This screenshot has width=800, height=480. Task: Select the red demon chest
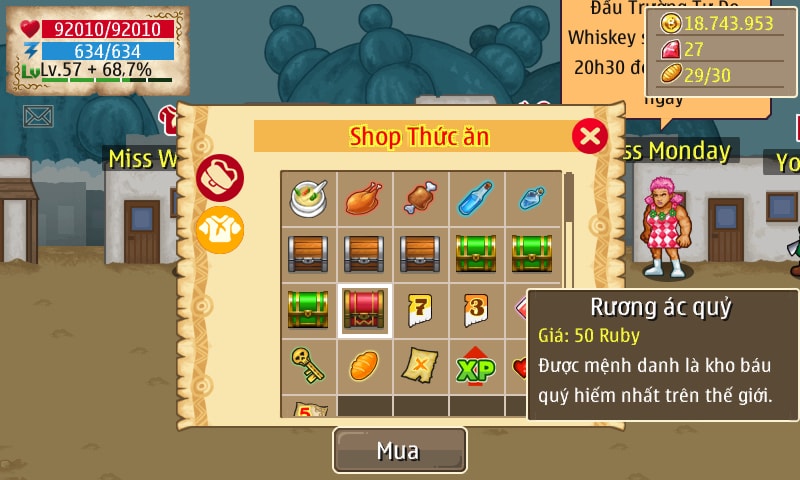pos(364,310)
